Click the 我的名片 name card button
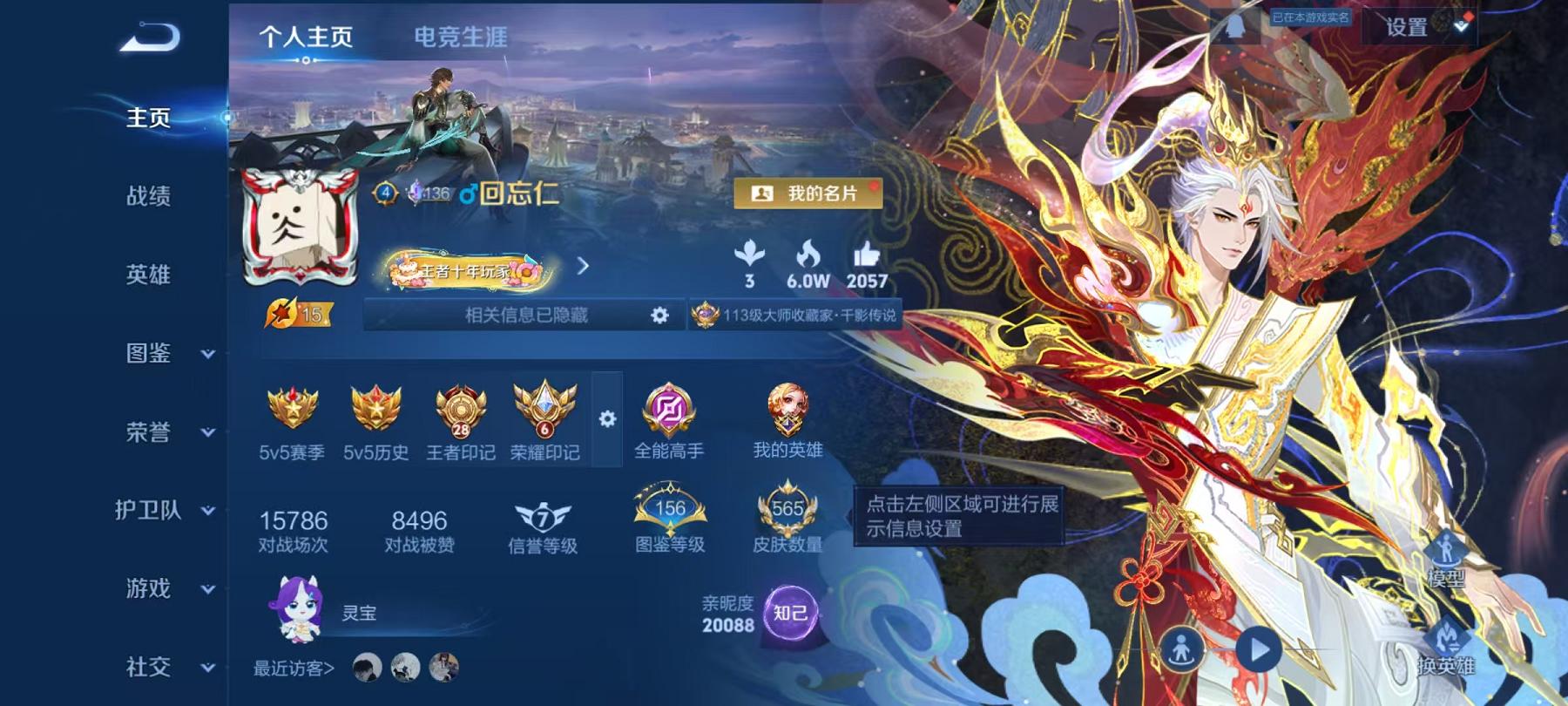This screenshot has height=706, width=1568. pyautogui.click(x=810, y=195)
